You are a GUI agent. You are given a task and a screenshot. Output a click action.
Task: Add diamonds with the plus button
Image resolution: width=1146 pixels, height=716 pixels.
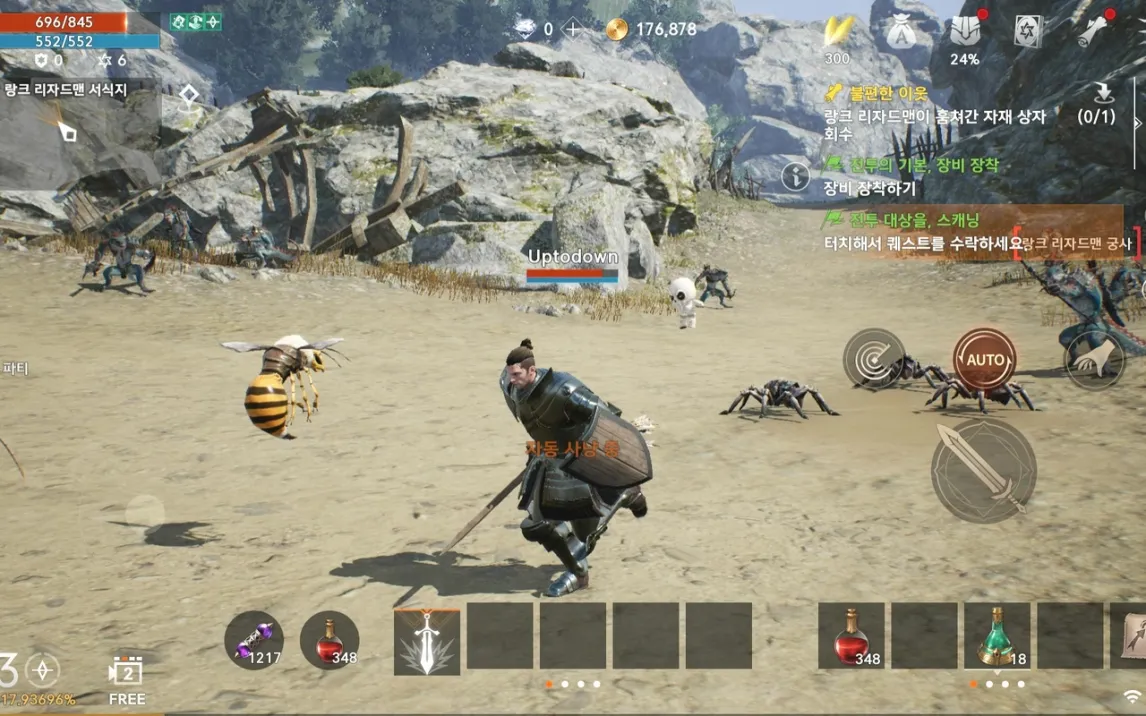point(573,29)
